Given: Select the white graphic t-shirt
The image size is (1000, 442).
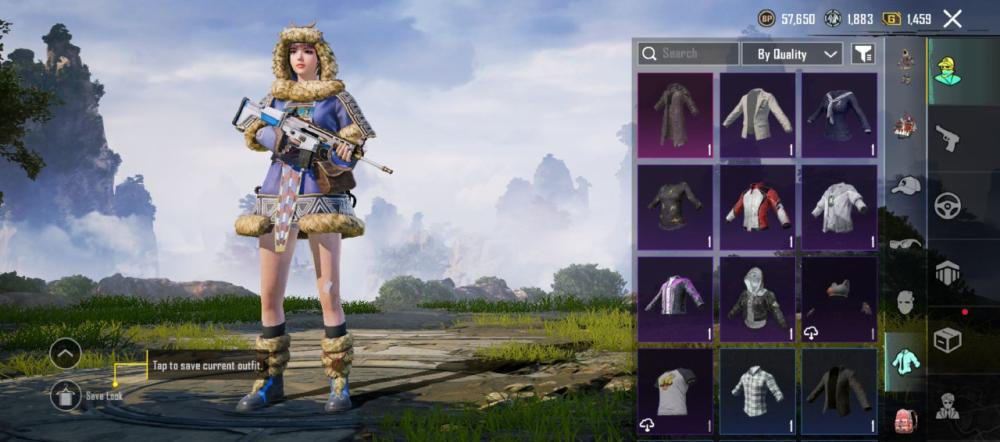Looking at the screenshot, I should 675,390.
